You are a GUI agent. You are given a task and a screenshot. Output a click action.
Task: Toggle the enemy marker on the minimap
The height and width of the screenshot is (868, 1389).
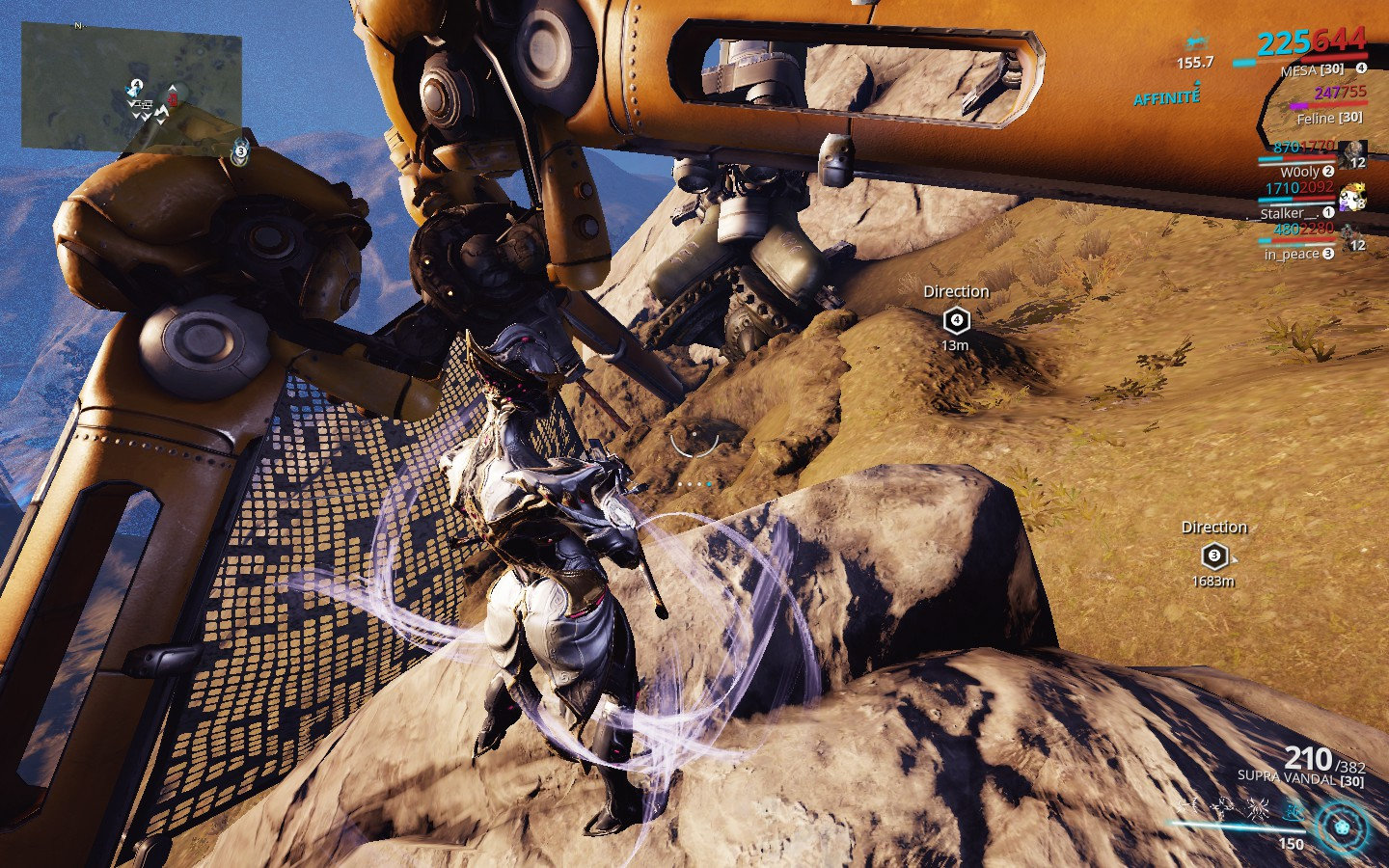coord(173,99)
